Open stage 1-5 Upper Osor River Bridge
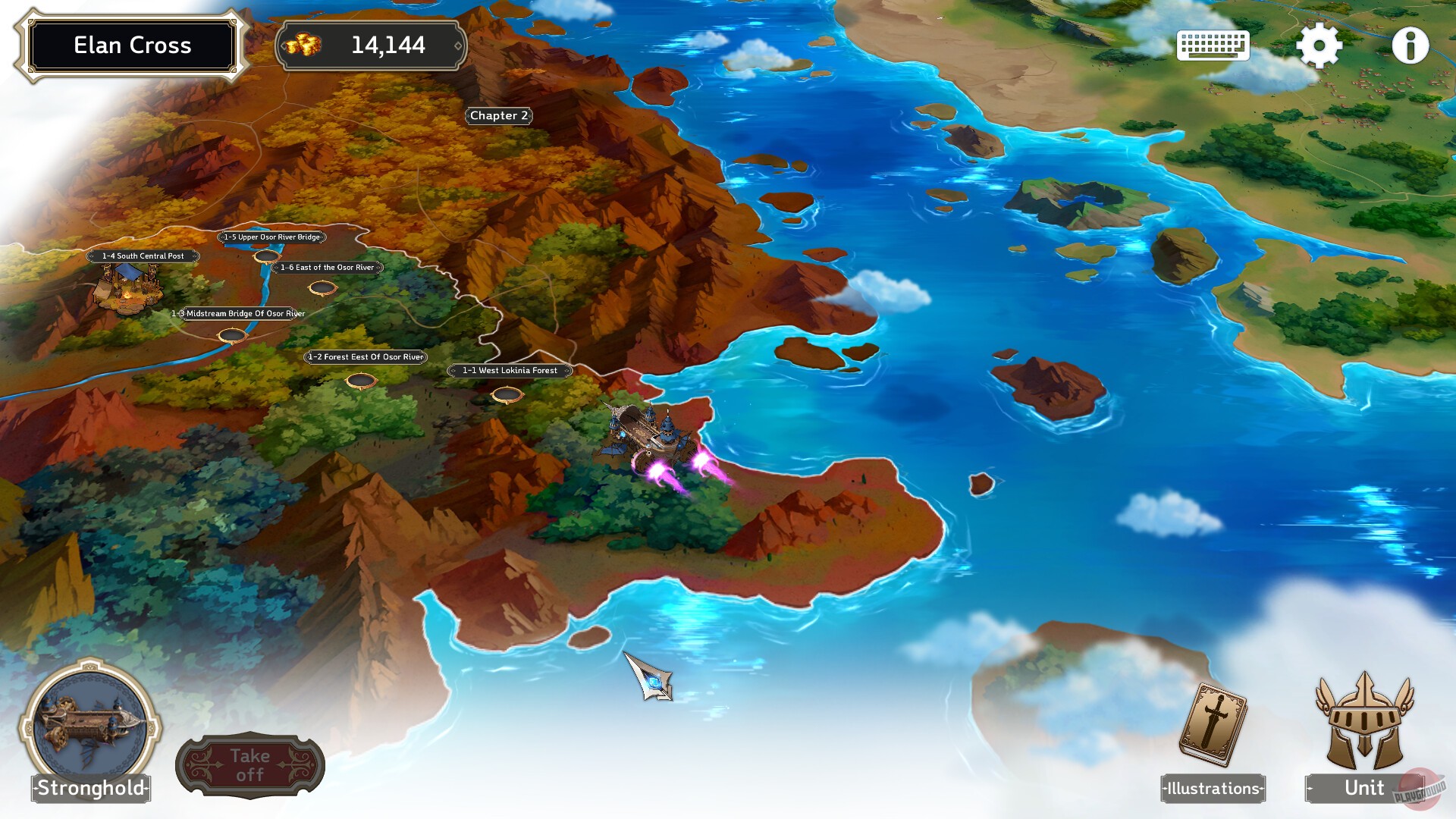1456x819 pixels. pos(272,237)
